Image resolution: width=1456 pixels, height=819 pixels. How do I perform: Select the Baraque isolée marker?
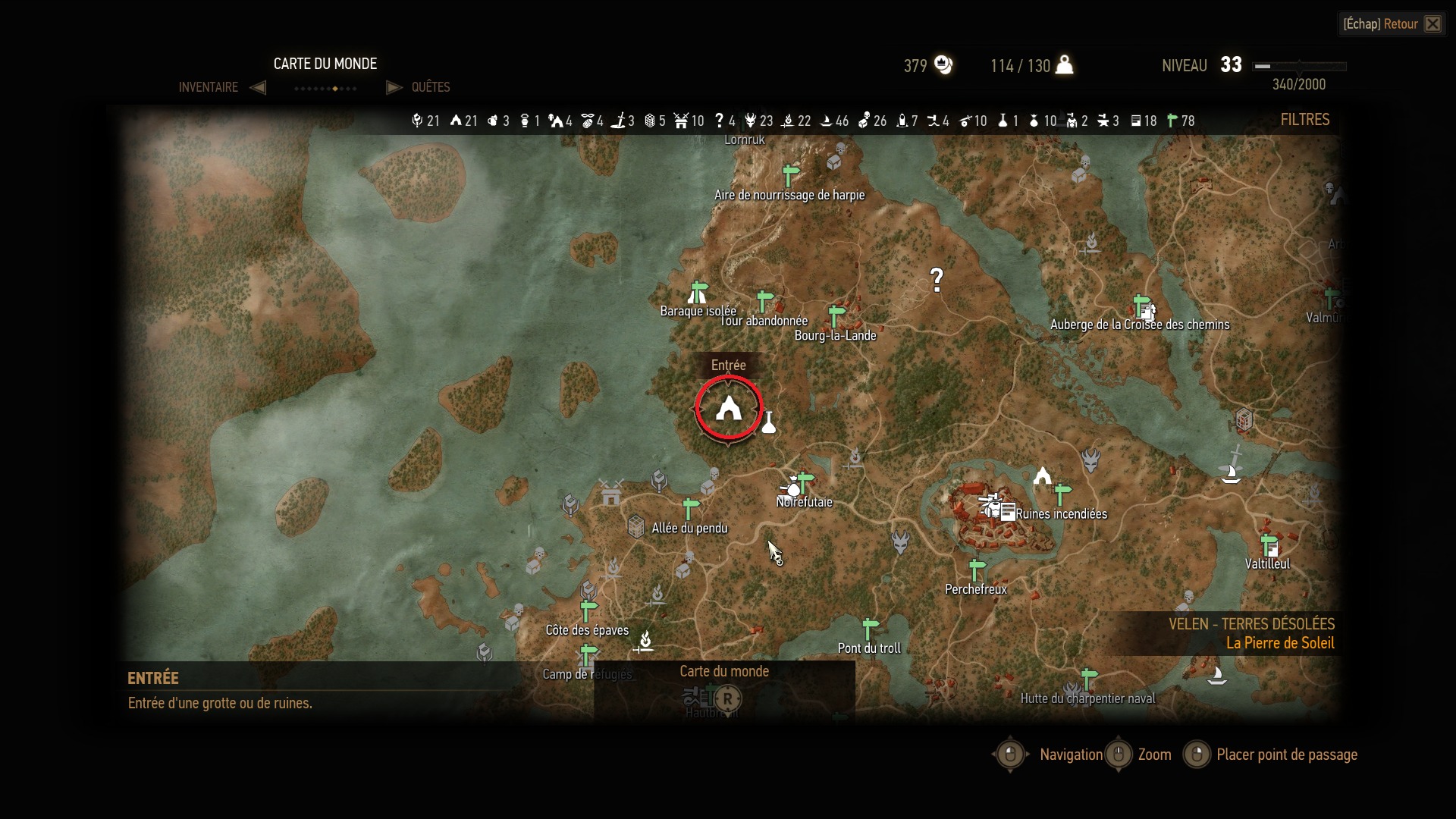698,292
